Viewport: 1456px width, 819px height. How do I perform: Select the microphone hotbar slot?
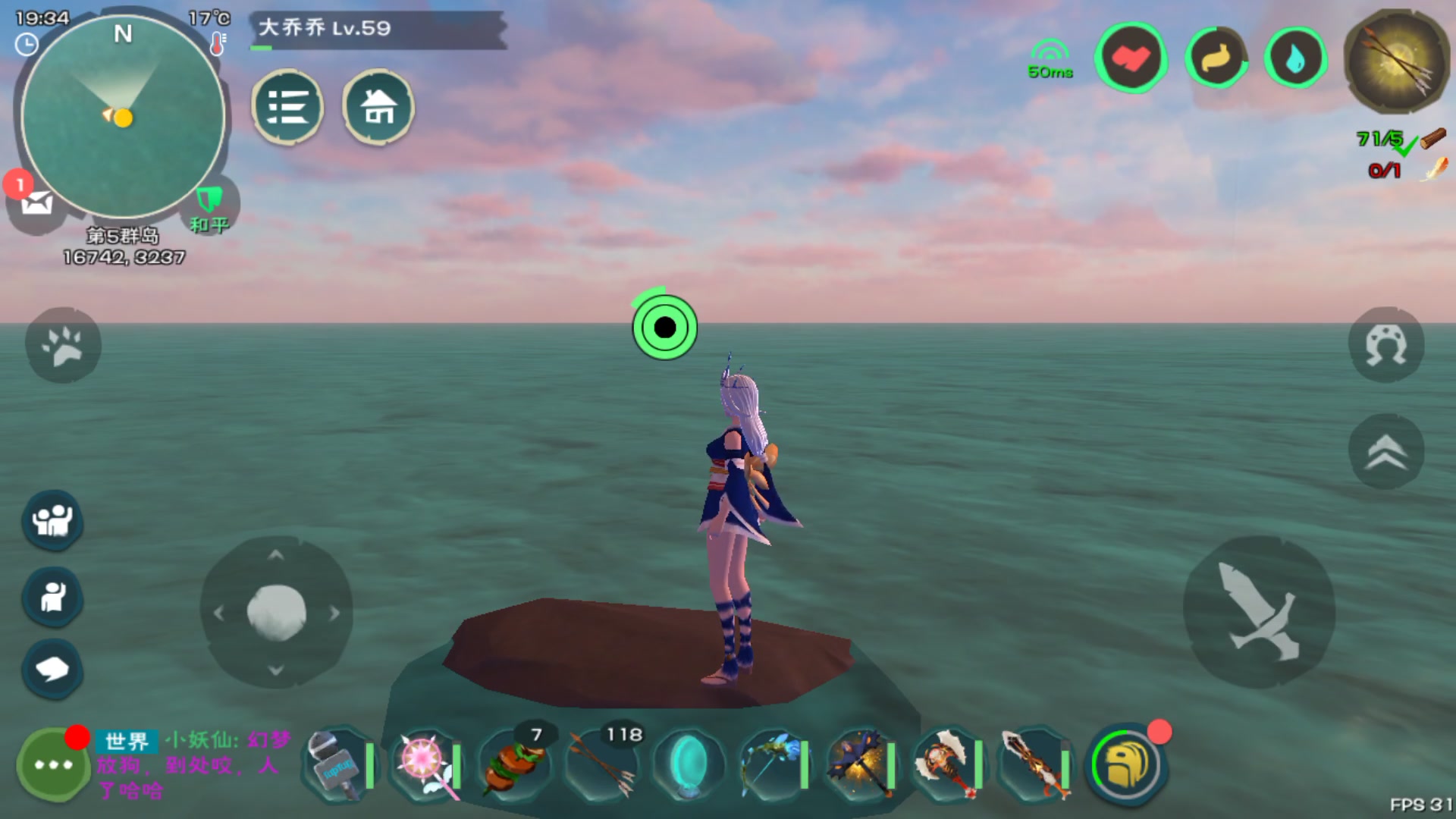click(x=337, y=764)
